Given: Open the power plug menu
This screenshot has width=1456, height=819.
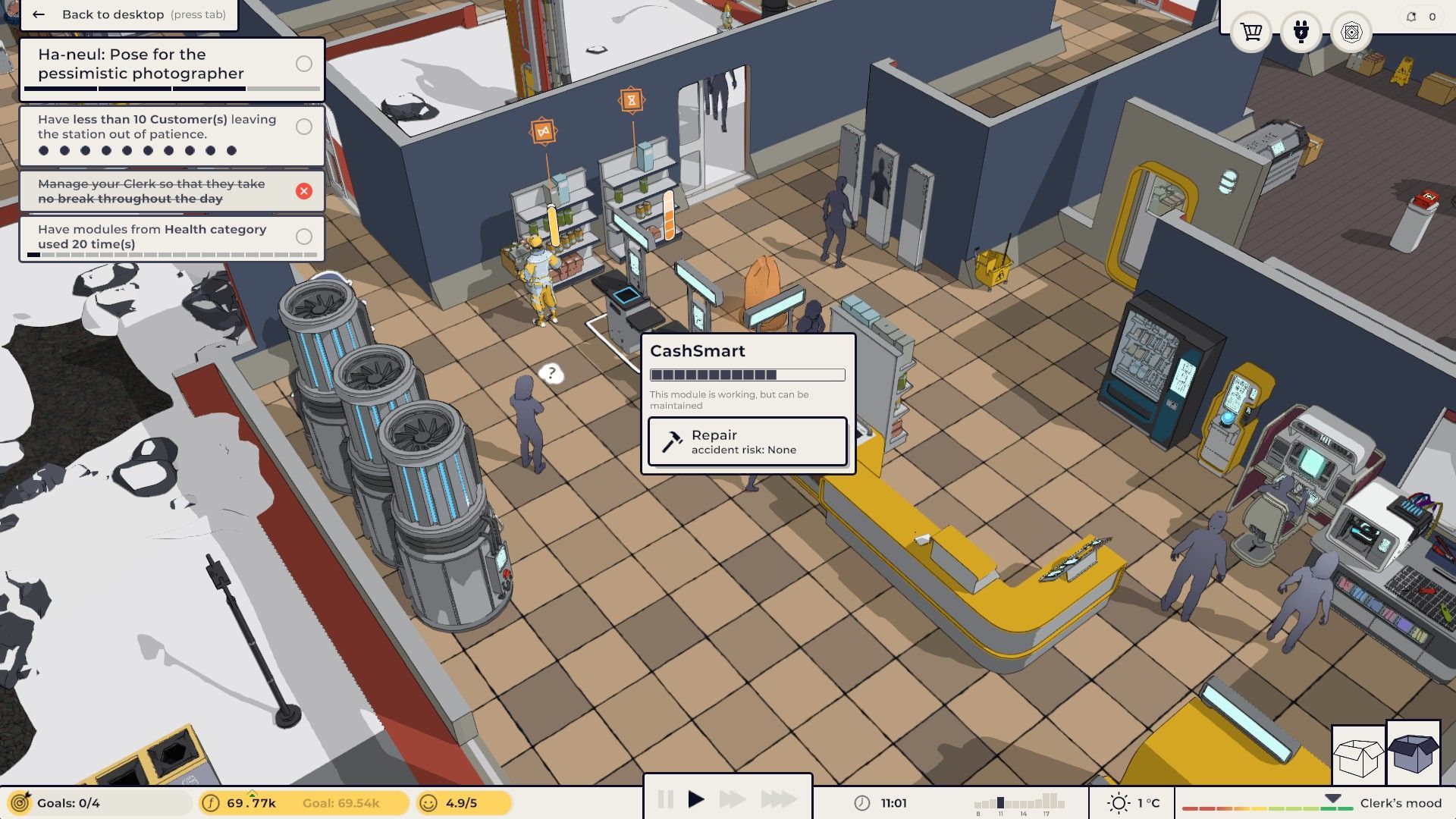Looking at the screenshot, I should point(1301,33).
